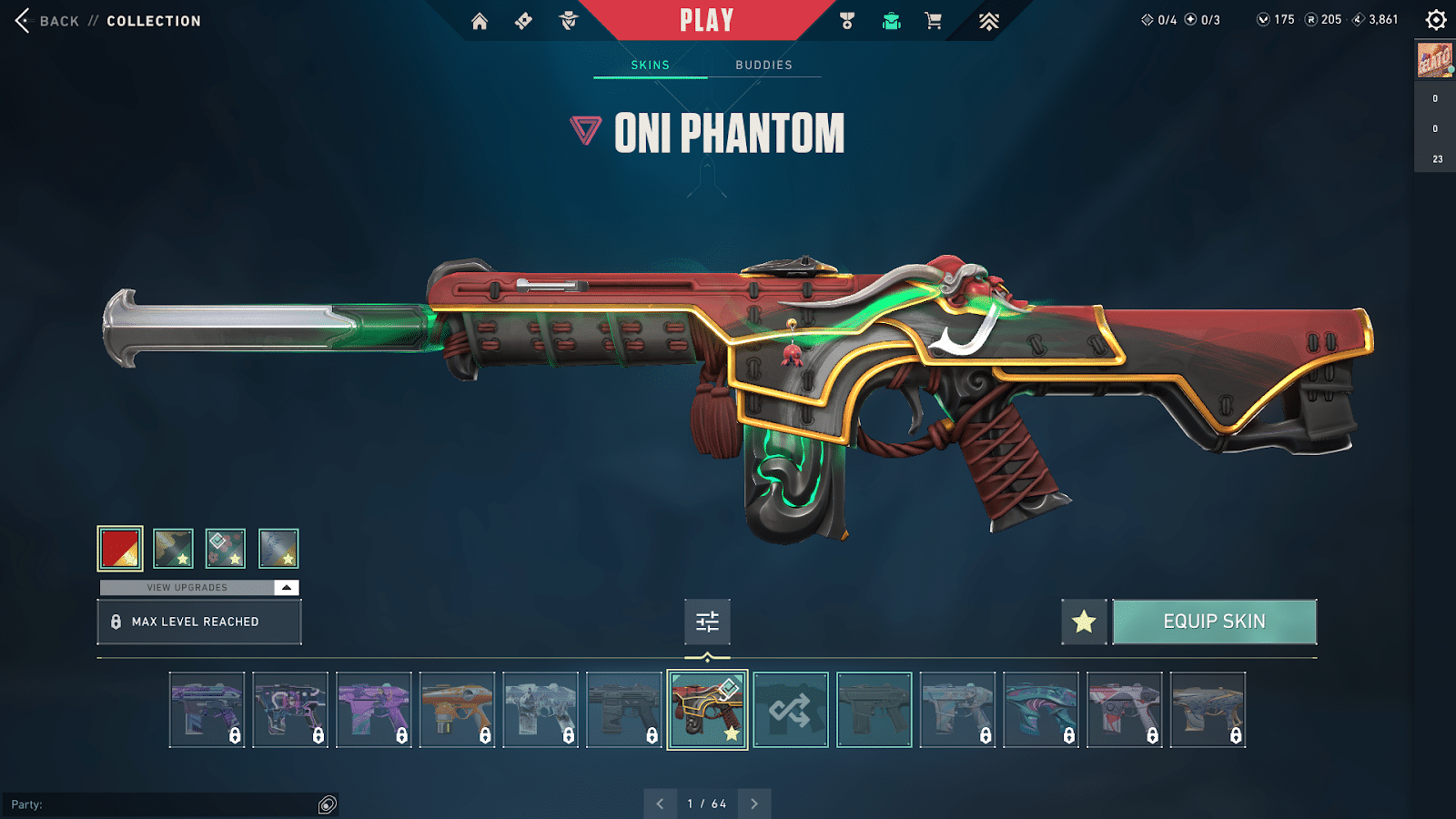The height and width of the screenshot is (819, 1456).
Task: Toggle the favorite star next to Equip Skin
Action: 1083,622
